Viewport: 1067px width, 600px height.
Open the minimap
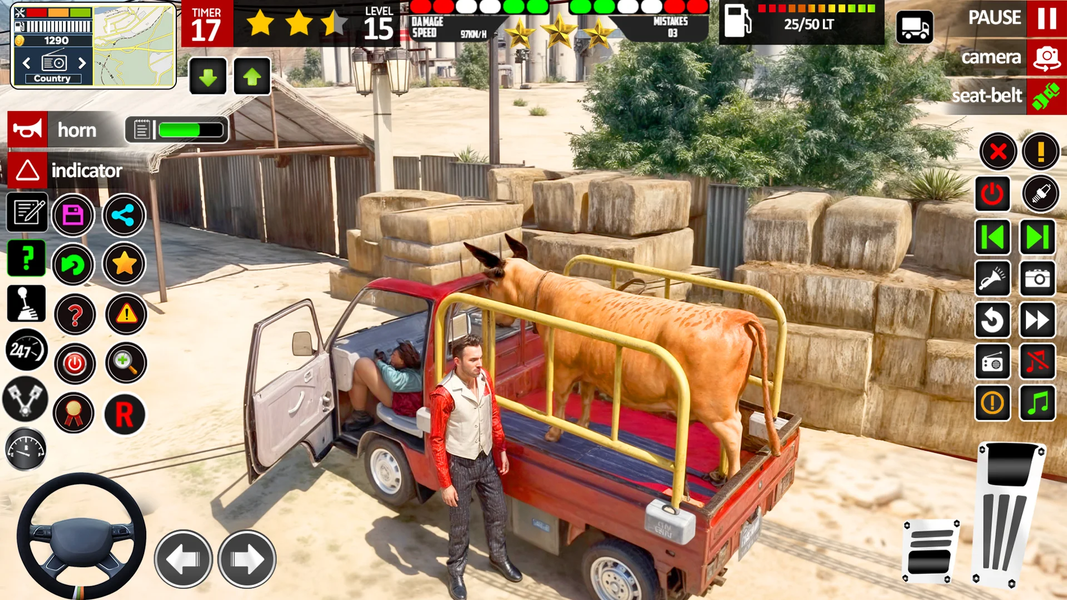133,45
